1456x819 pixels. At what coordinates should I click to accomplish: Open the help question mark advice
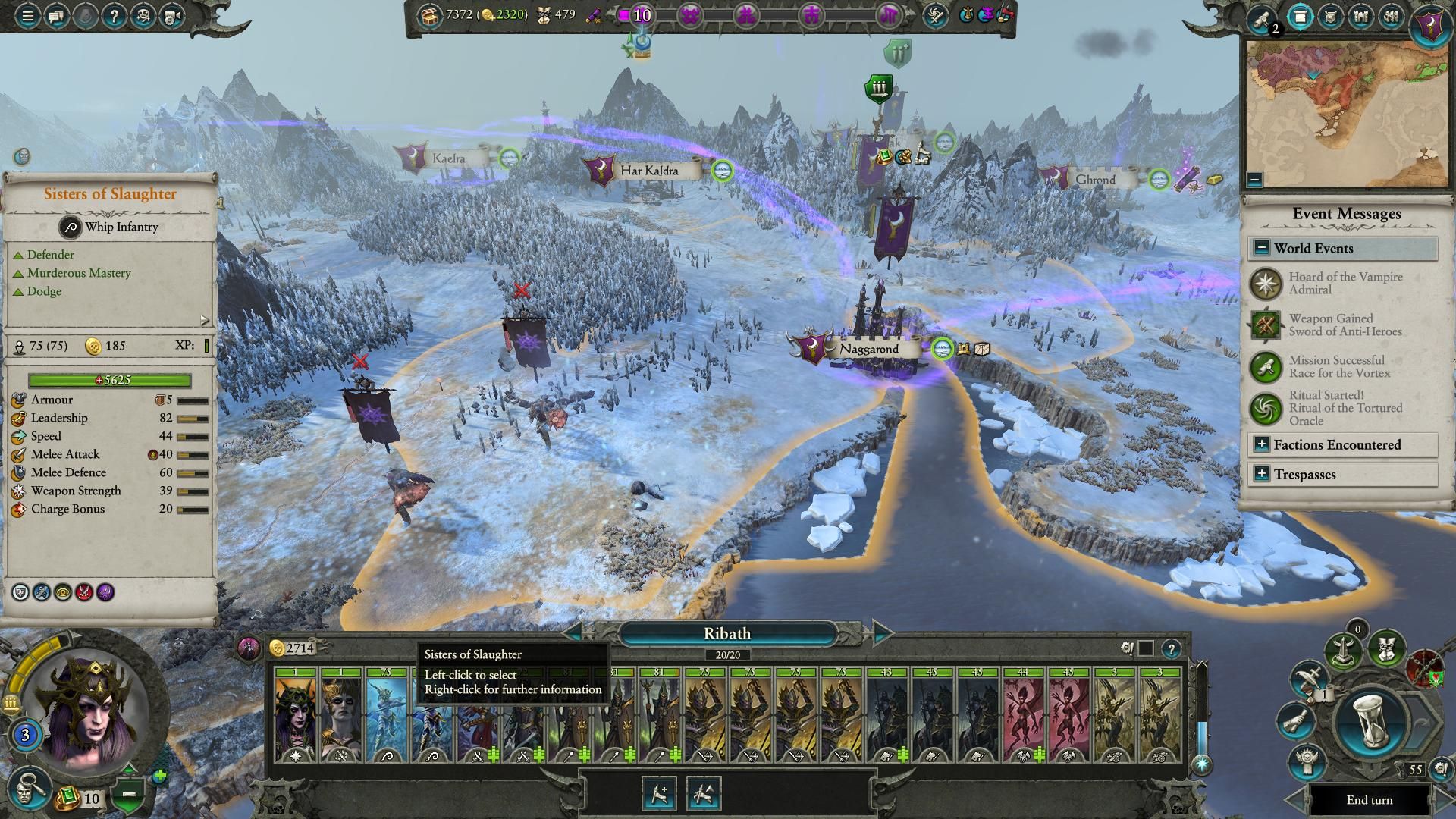coord(114,16)
